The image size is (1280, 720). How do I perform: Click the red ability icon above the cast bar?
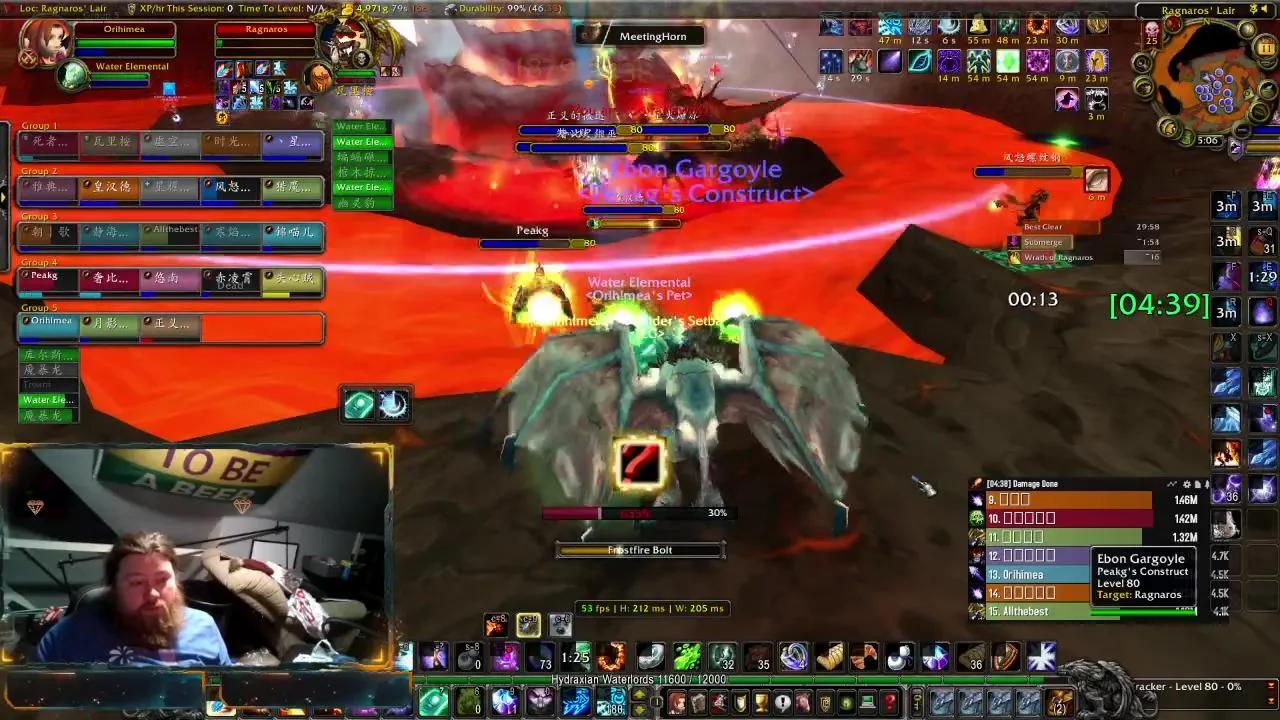click(641, 461)
